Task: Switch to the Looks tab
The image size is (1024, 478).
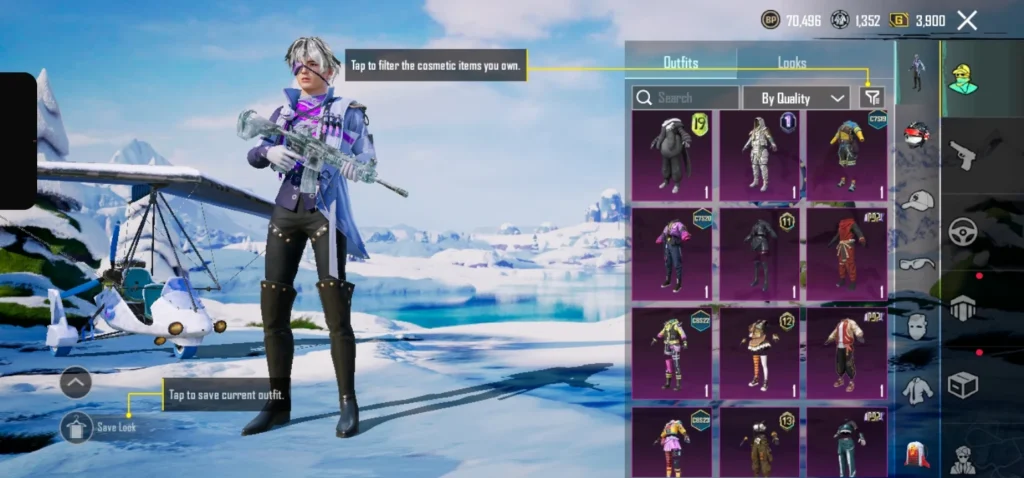Action: 792,63
